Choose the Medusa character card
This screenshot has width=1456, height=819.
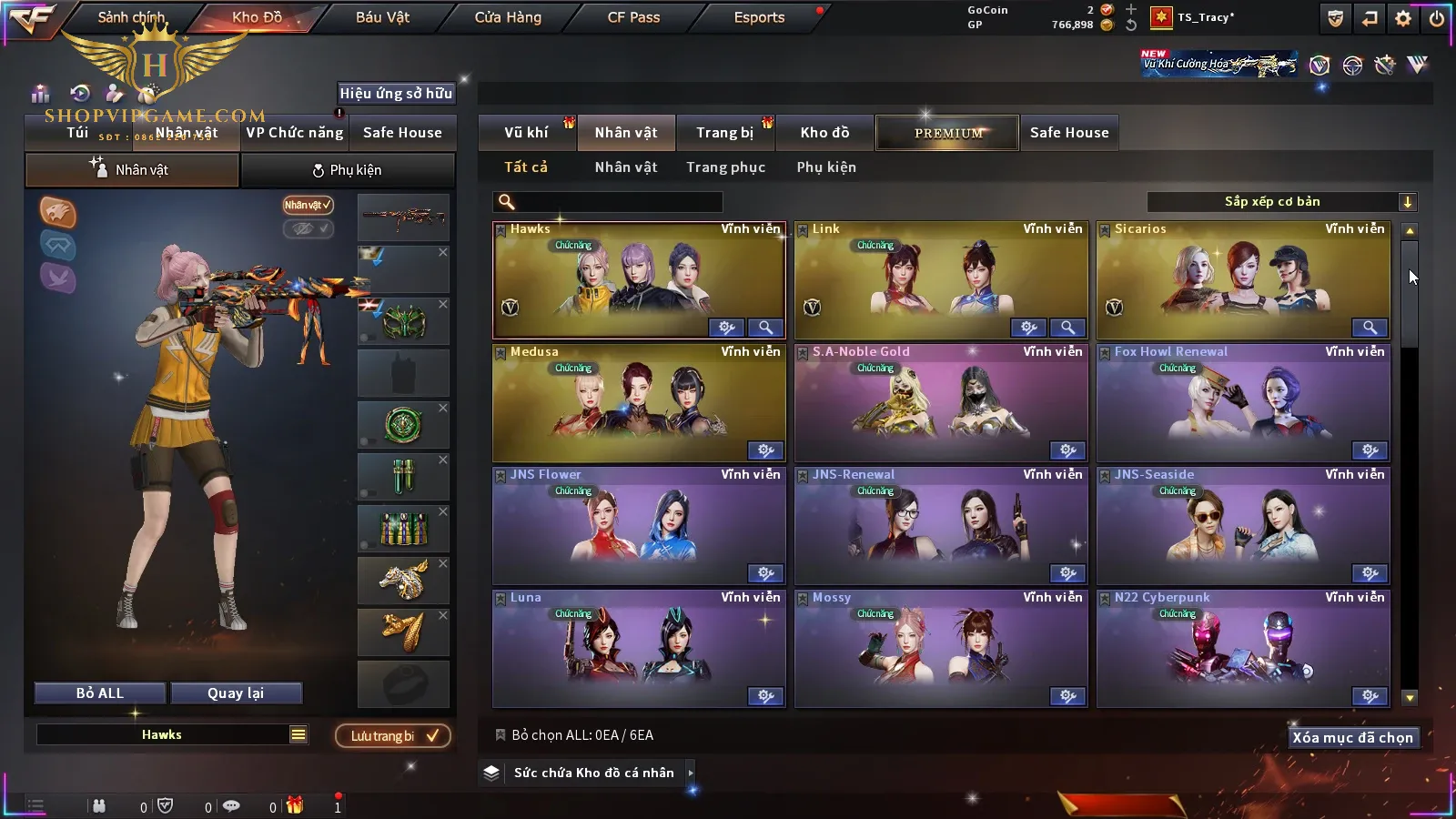click(x=639, y=403)
